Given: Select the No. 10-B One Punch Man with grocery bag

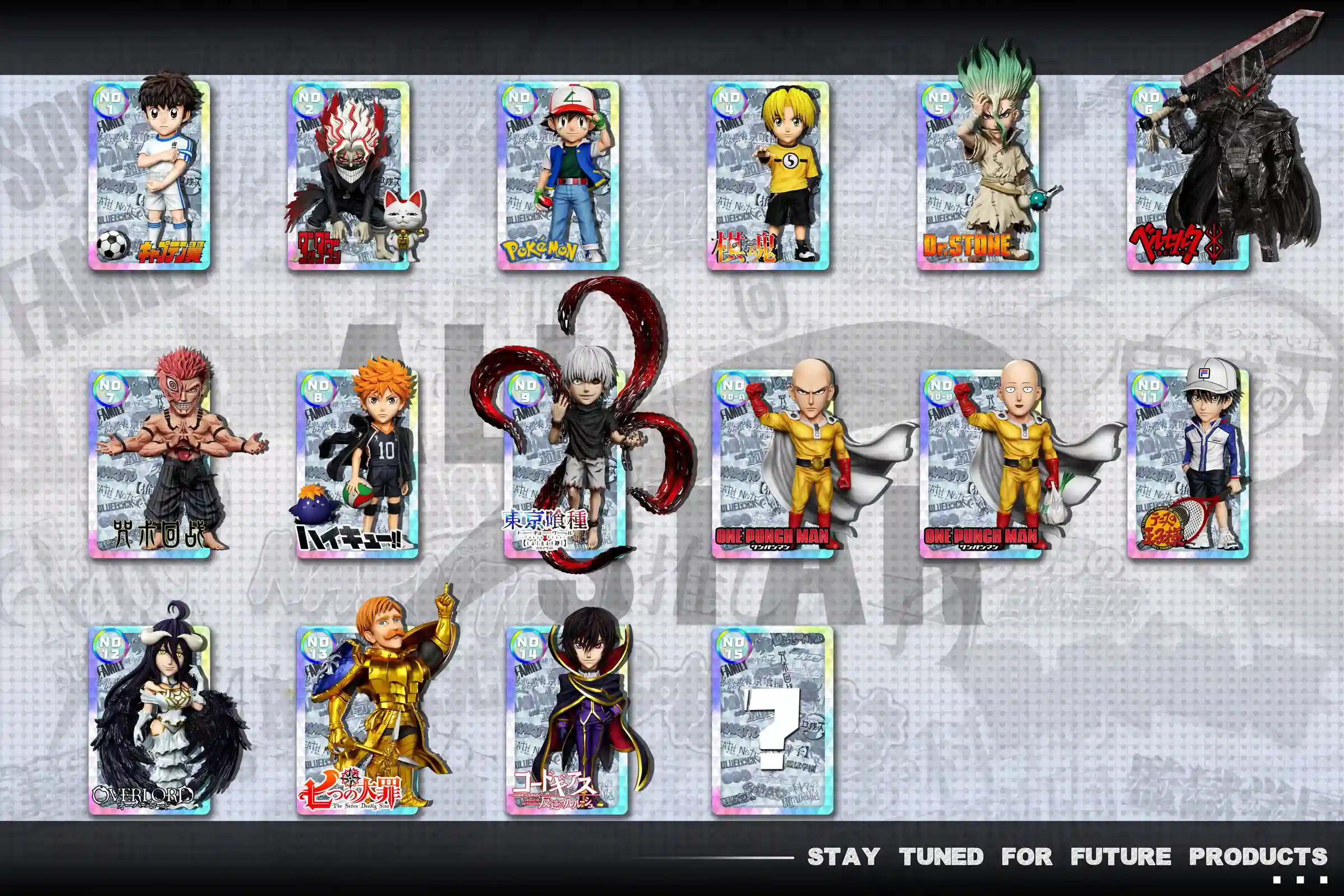Looking at the screenshot, I should tap(981, 463).
